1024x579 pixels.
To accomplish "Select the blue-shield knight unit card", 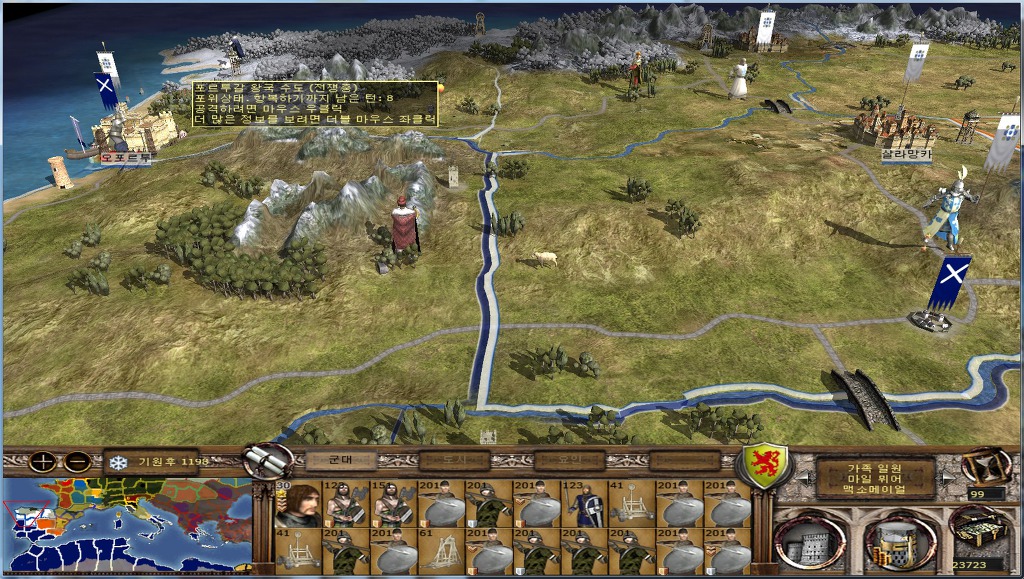I will pos(584,503).
